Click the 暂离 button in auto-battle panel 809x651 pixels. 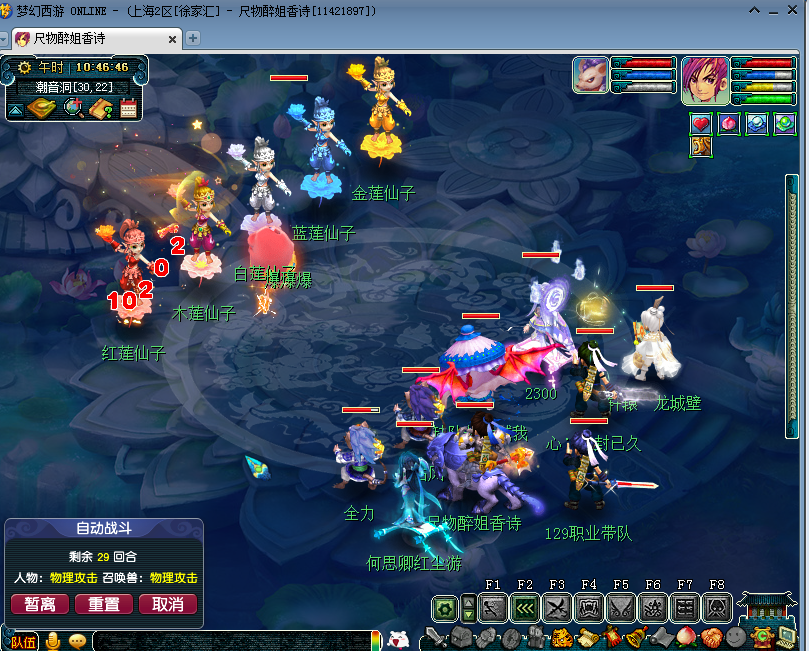40,604
